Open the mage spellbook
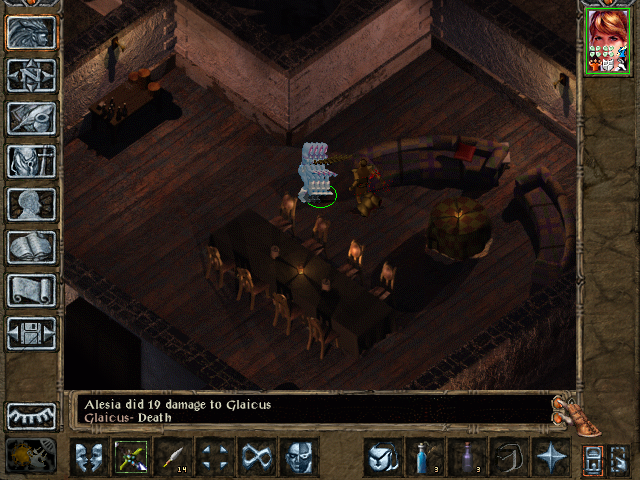 click(x=32, y=247)
